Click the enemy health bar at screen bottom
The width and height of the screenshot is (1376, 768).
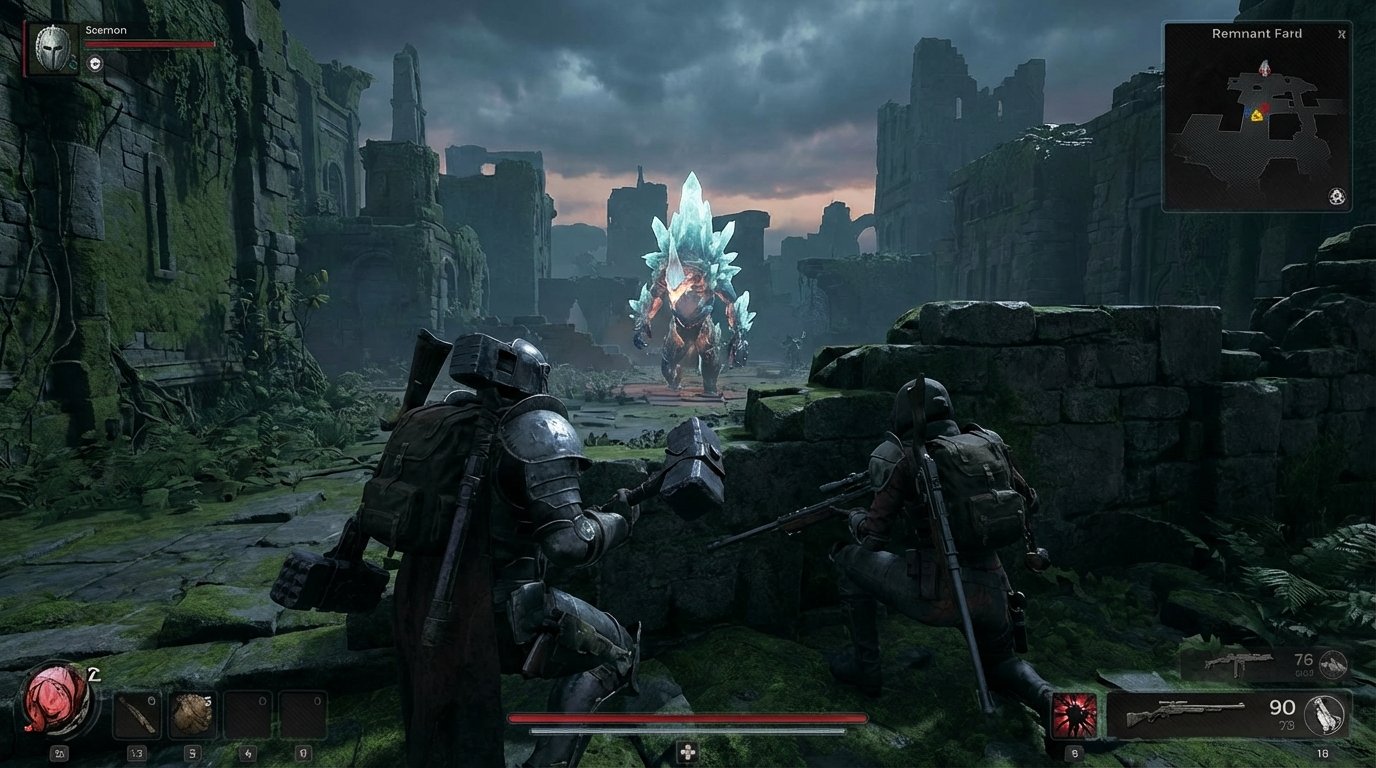pos(688,718)
